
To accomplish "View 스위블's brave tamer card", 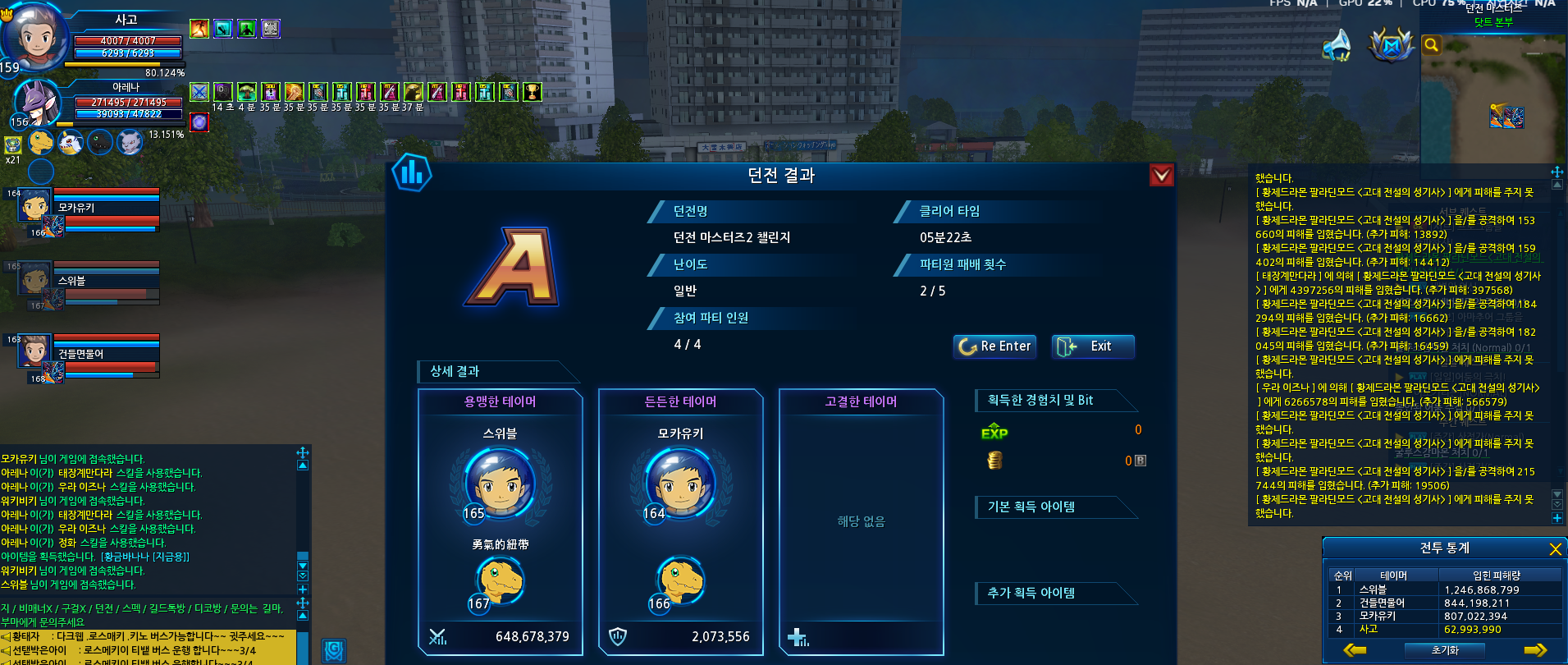I will 500,521.
